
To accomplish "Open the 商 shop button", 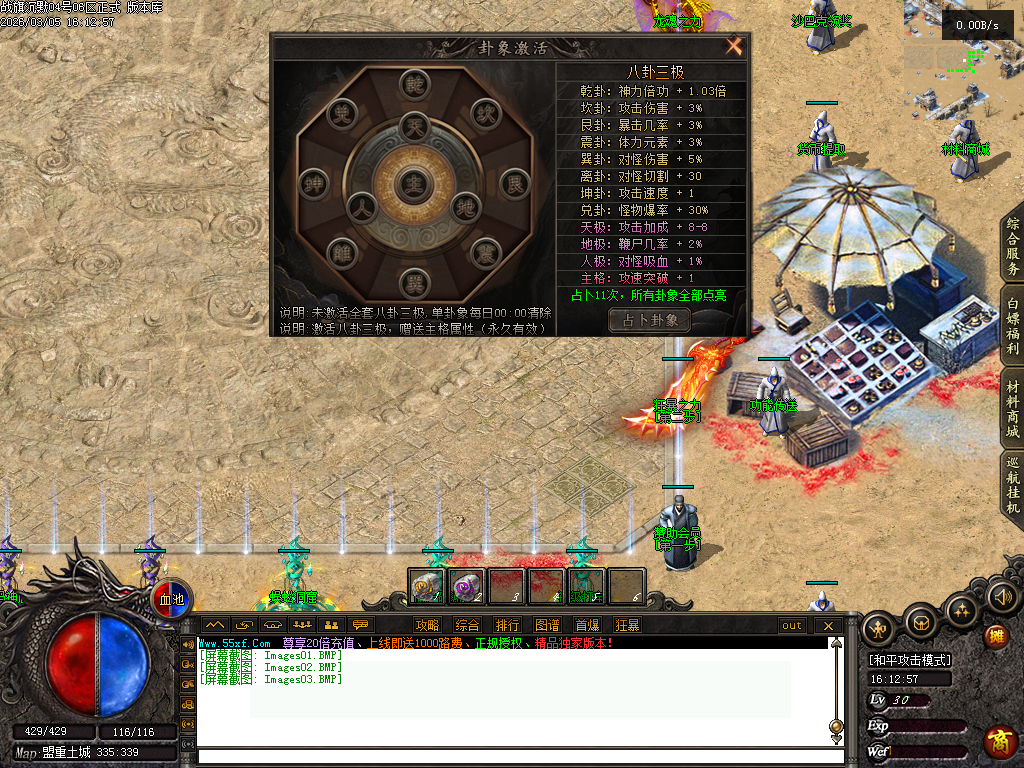I will point(999,742).
